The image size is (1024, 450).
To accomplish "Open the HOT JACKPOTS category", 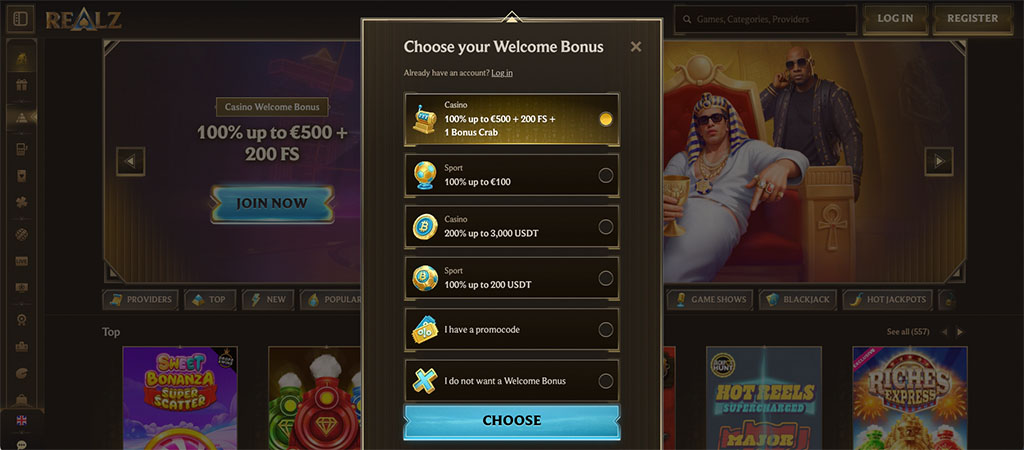I will point(888,299).
